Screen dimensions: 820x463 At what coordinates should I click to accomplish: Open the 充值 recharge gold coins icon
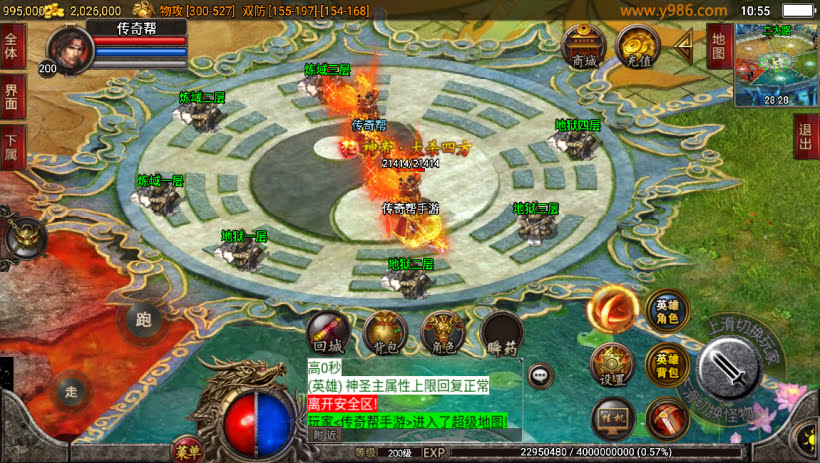tap(635, 45)
